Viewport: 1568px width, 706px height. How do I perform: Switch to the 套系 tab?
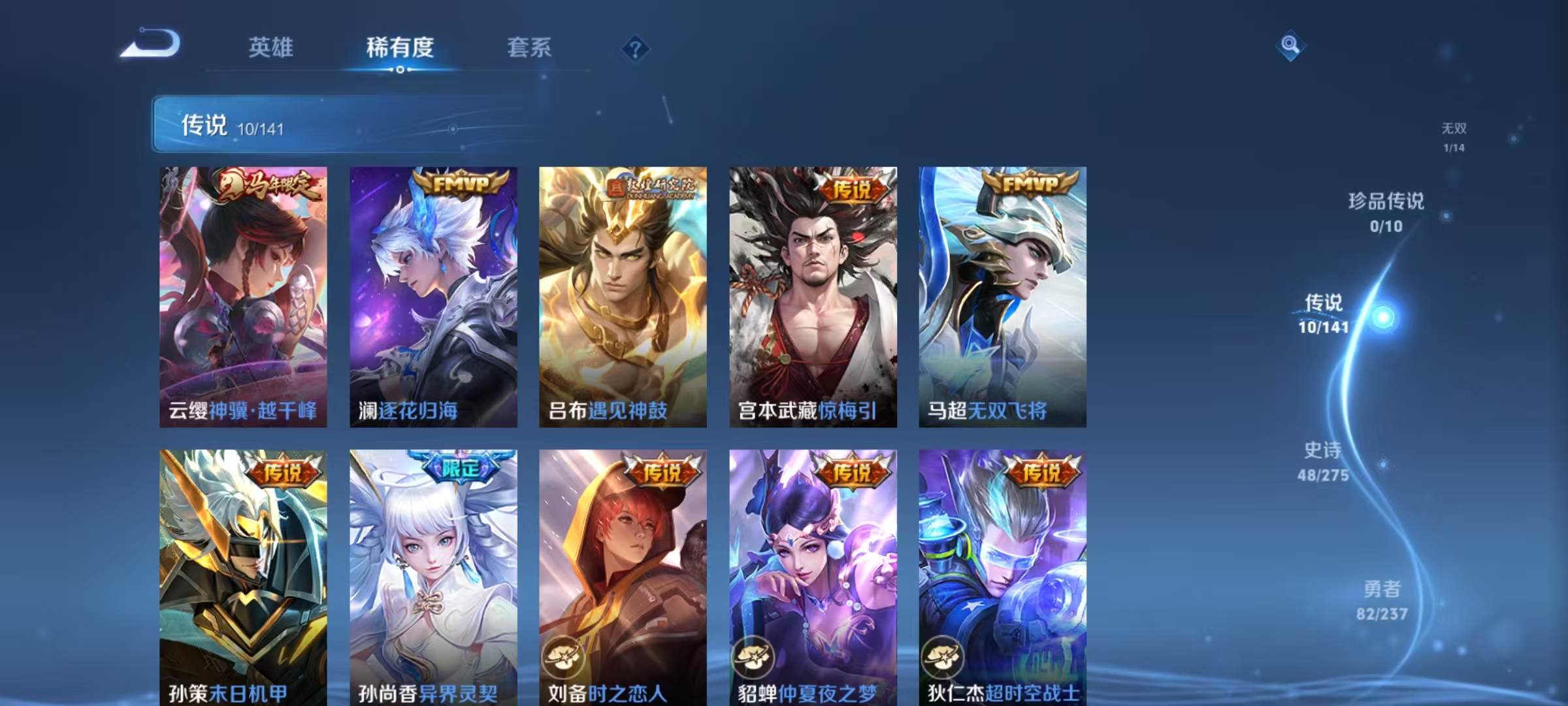point(529,48)
